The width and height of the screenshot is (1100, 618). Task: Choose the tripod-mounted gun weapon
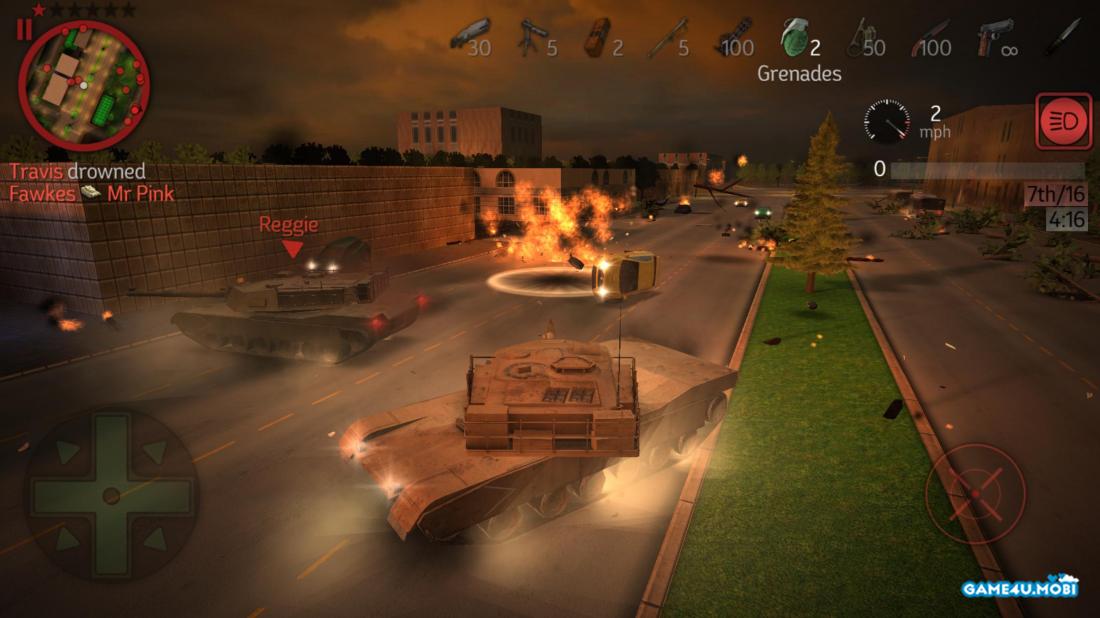[529, 38]
